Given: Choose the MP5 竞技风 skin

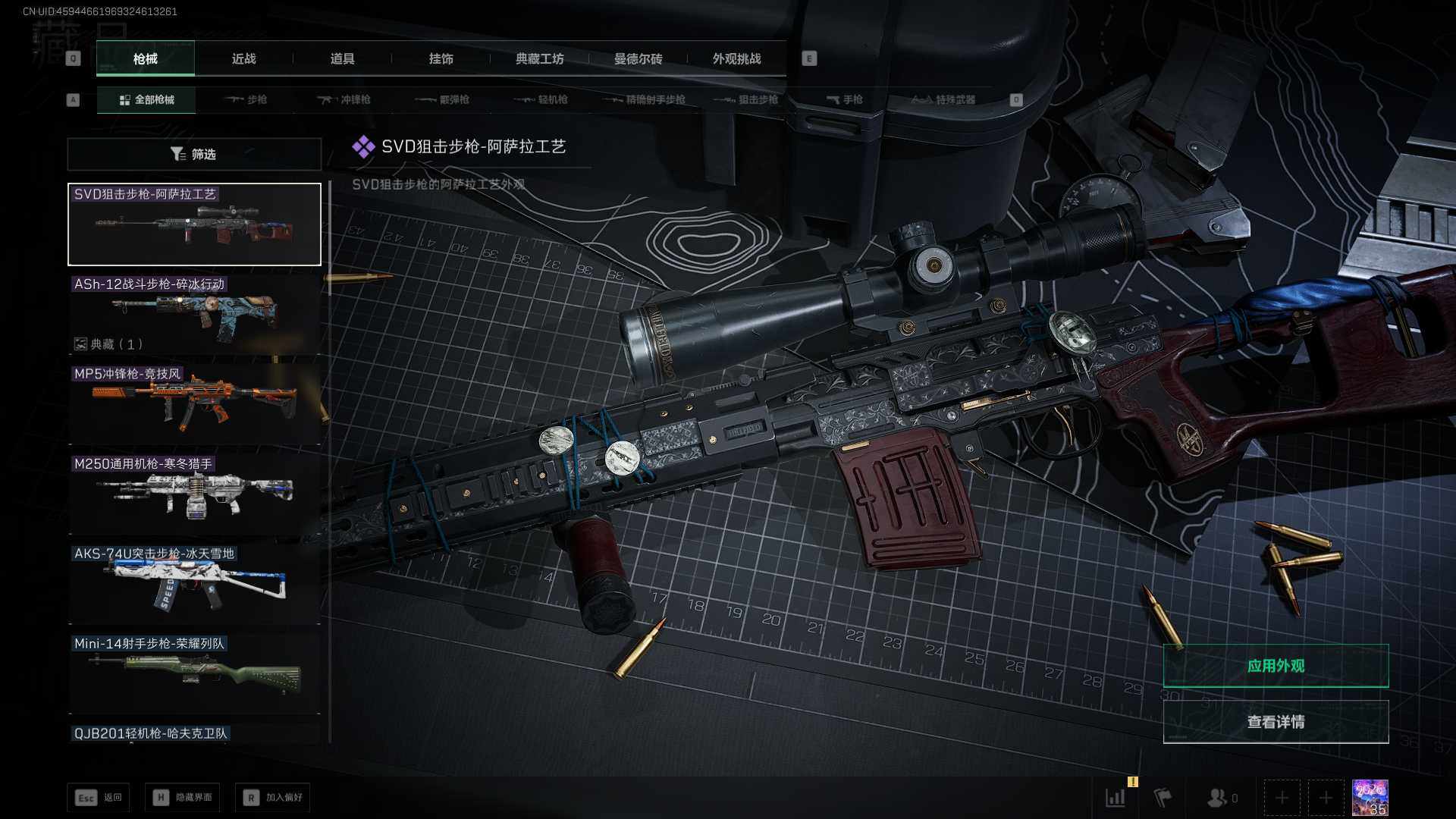Looking at the screenshot, I should (194, 403).
